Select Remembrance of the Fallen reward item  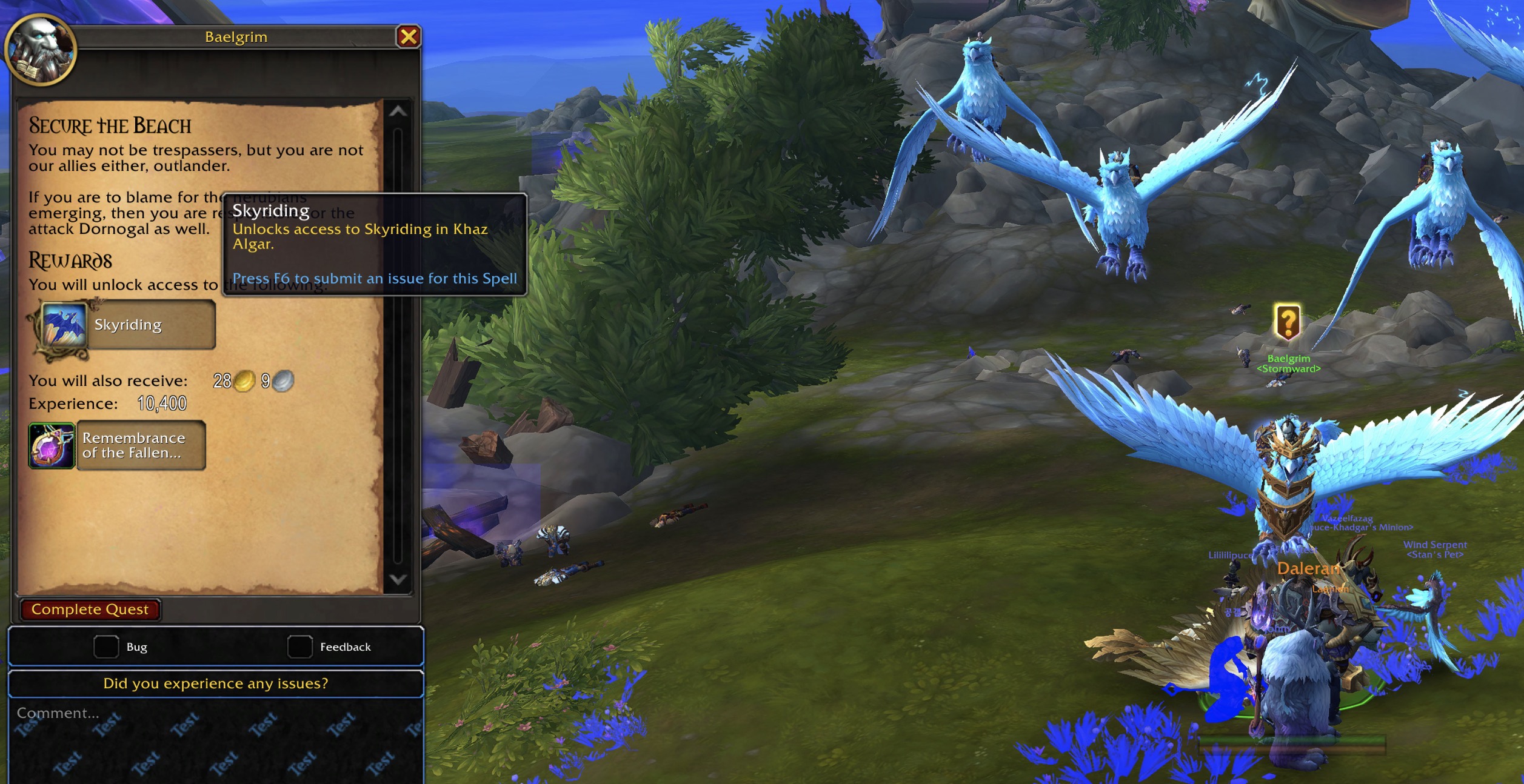click(x=118, y=446)
